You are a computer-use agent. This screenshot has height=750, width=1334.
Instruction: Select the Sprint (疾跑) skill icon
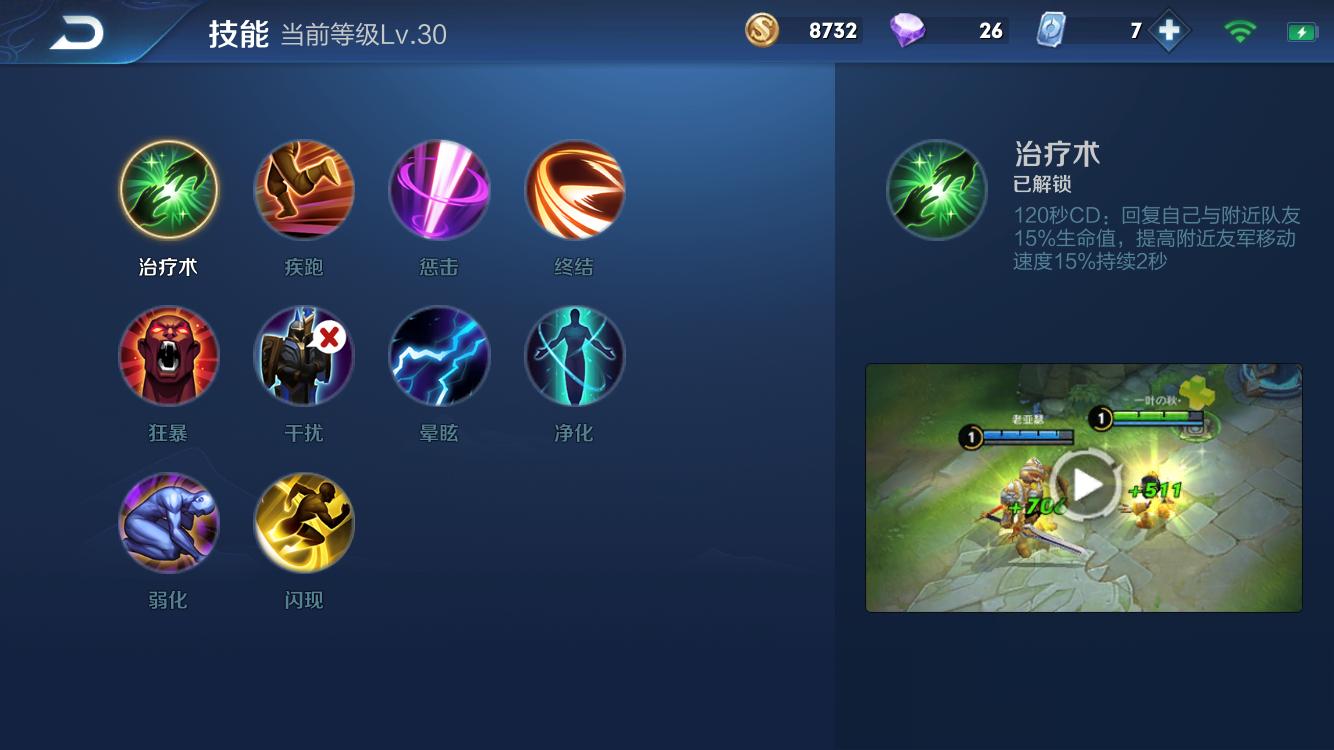pyautogui.click(x=304, y=190)
